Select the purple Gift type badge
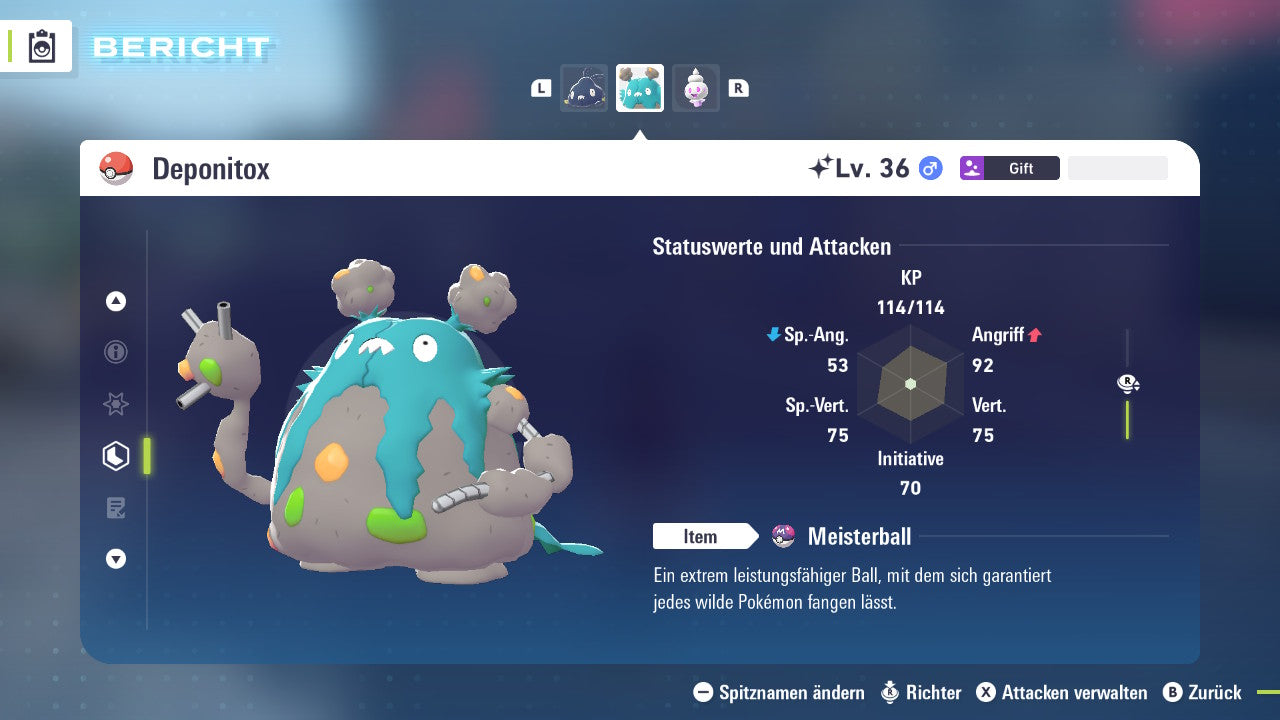 click(973, 168)
